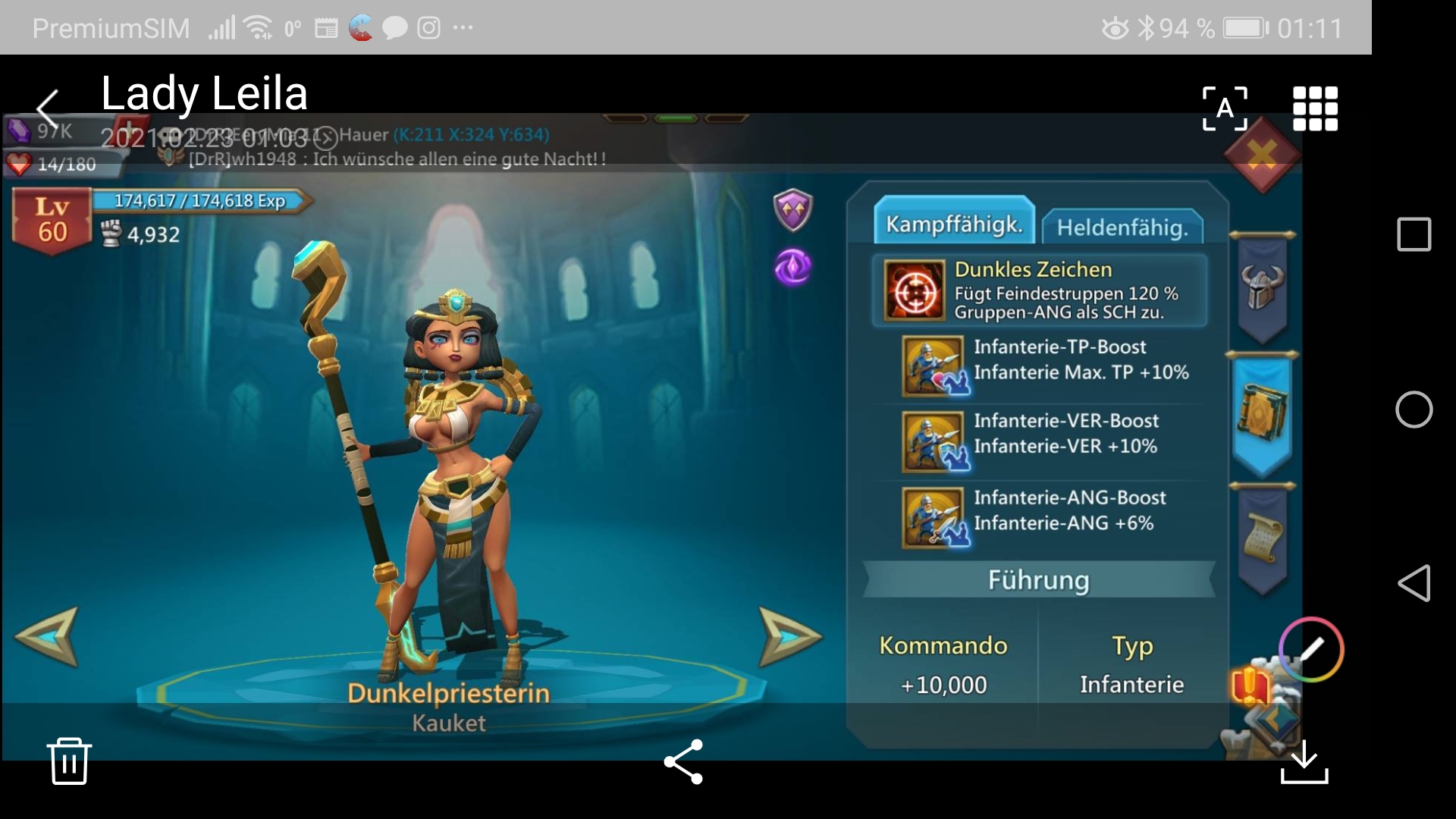1456x819 pixels.
Task: Go back from the image viewer
Action: [47, 108]
